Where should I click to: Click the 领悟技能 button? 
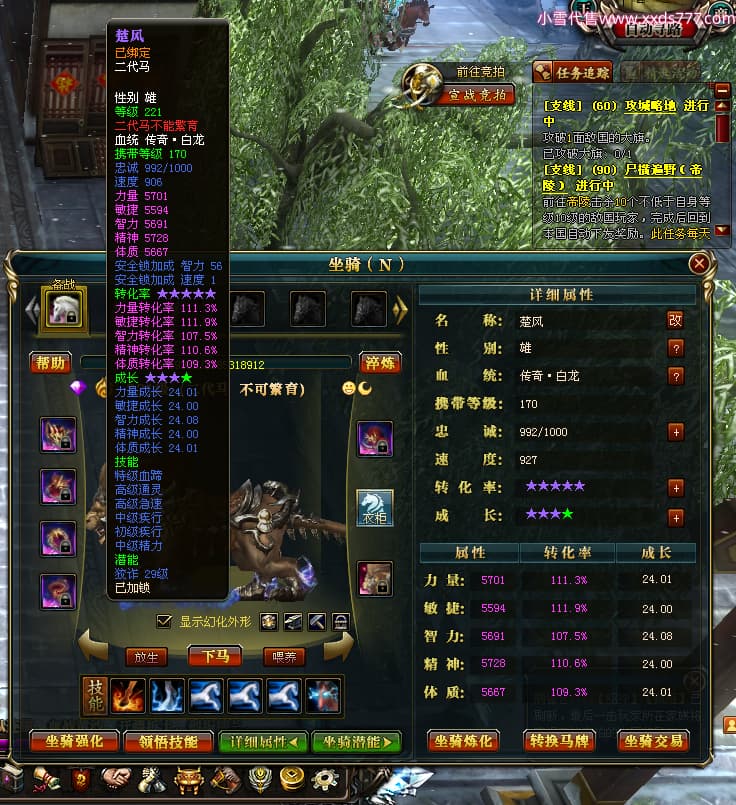click(168, 741)
